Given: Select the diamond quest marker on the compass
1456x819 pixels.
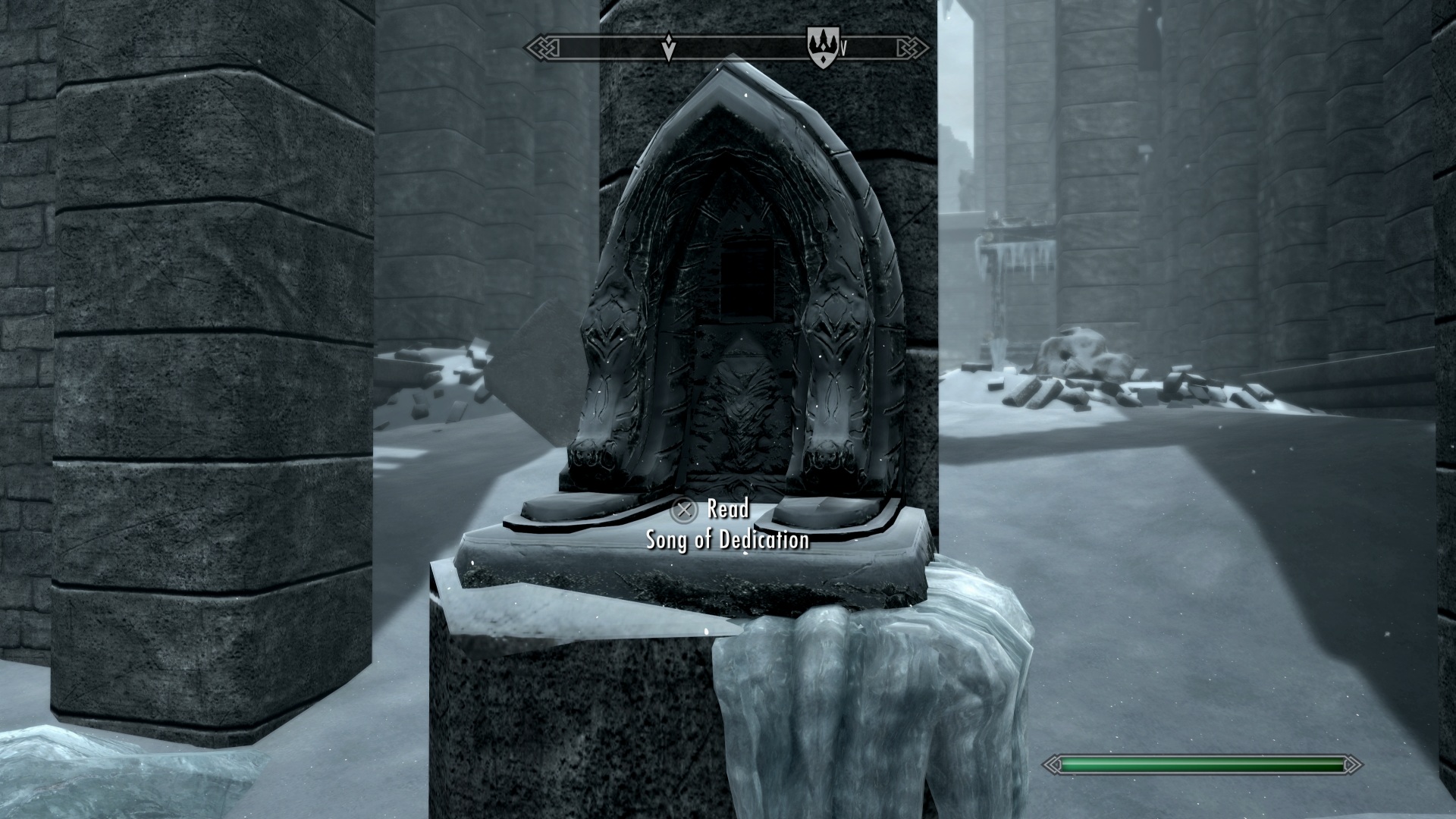Looking at the screenshot, I should point(668,47).
